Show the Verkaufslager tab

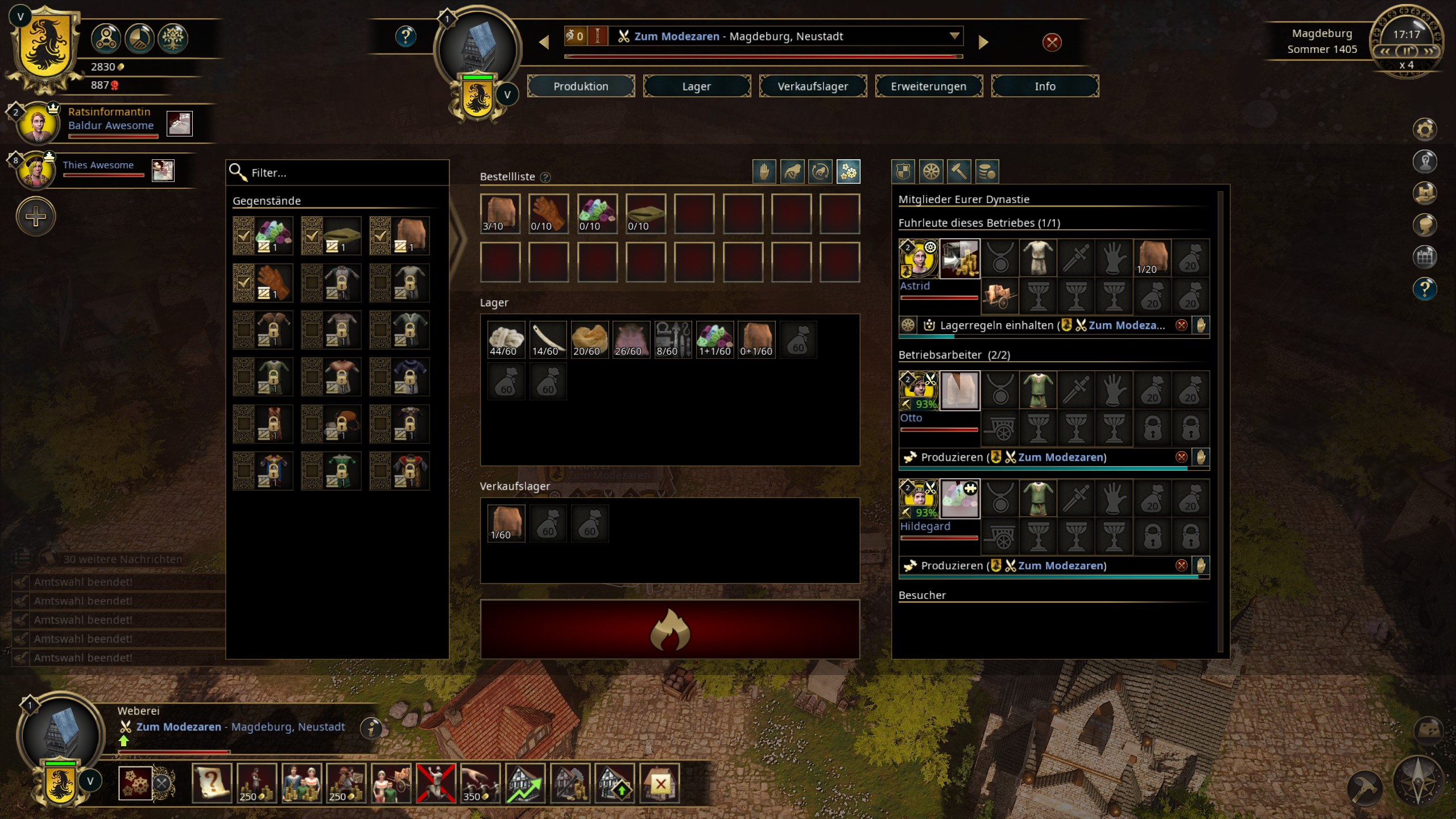[x=812, y=86]
